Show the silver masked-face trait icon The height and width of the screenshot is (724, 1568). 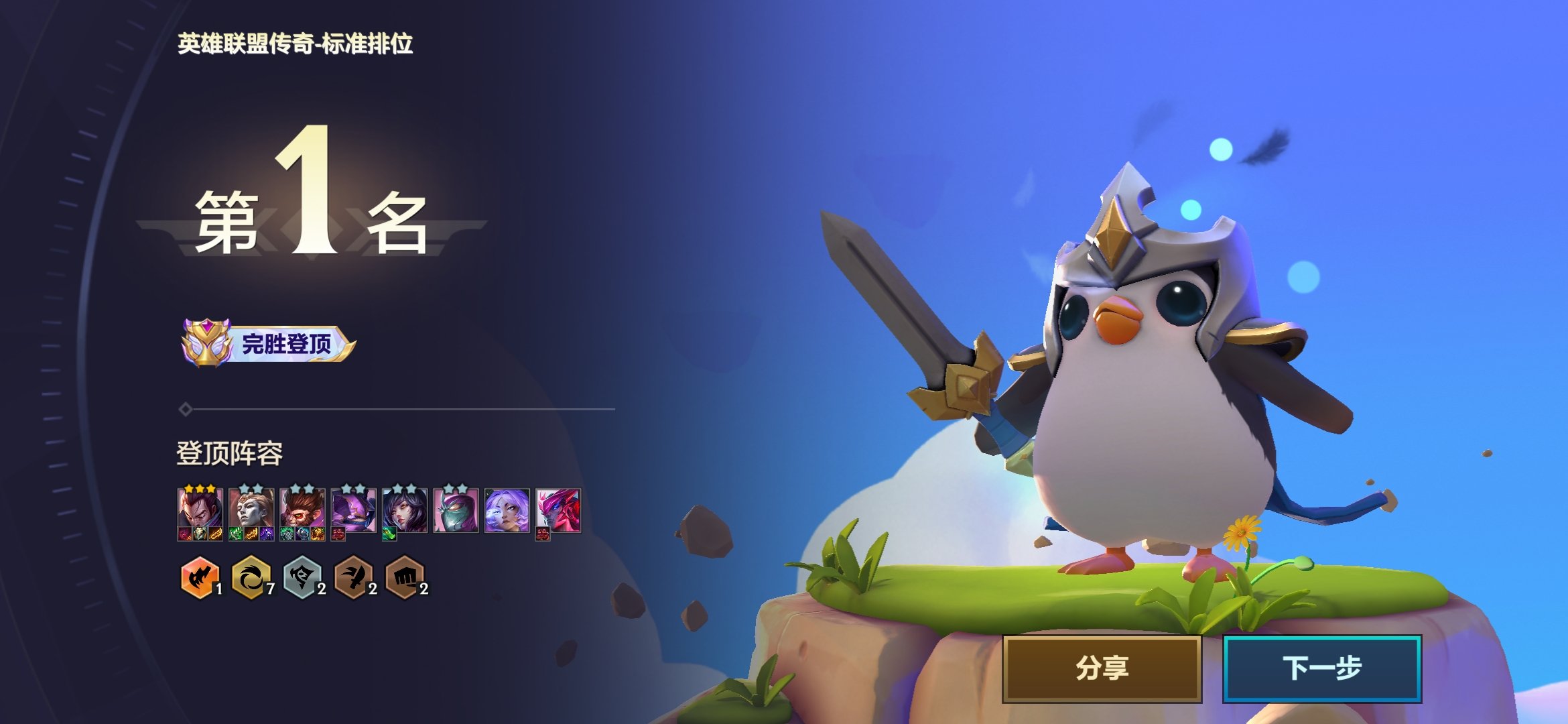(302, 577)
